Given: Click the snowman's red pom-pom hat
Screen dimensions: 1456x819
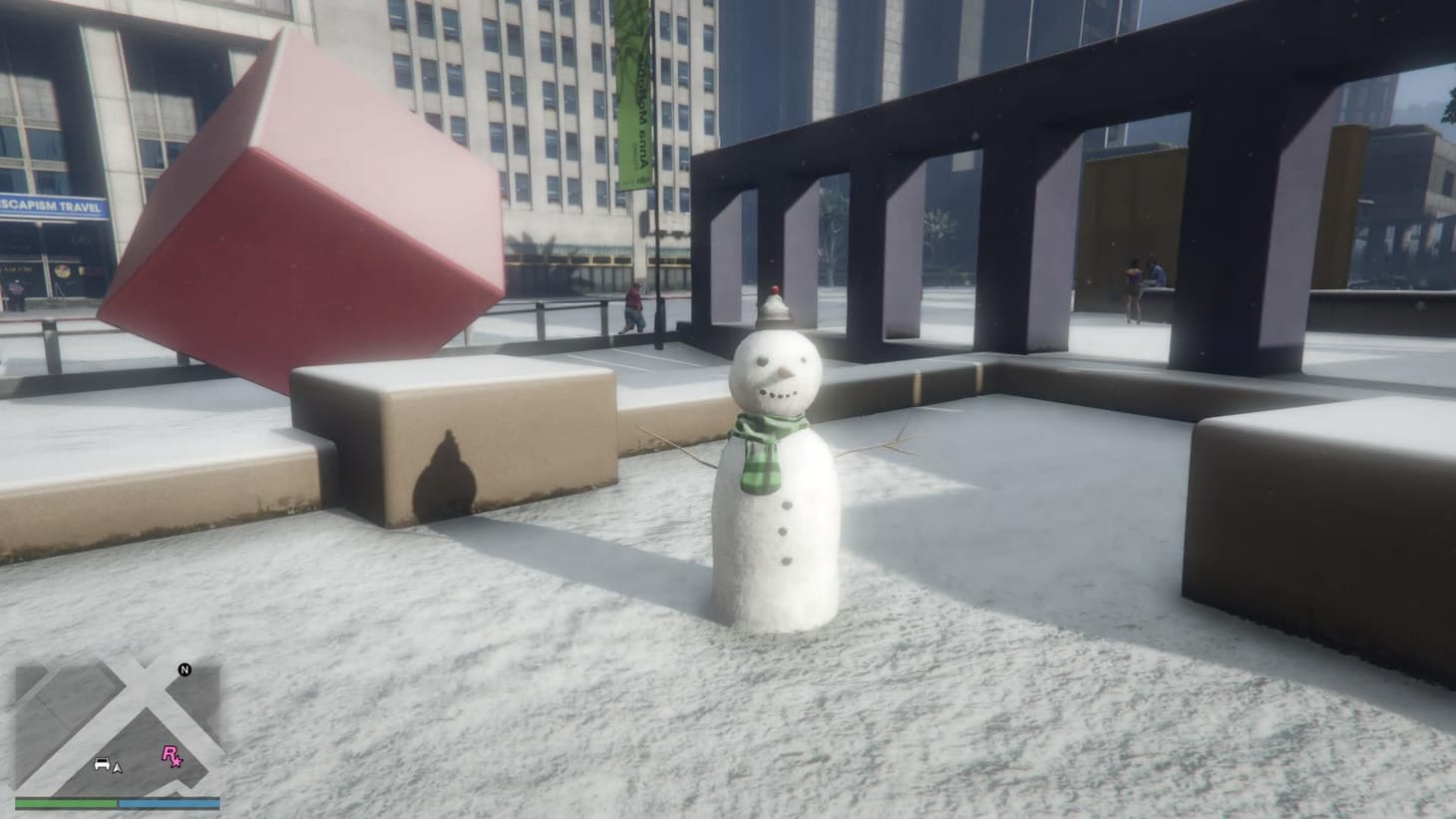Looking at the screenshot, I should click(776, 289).
